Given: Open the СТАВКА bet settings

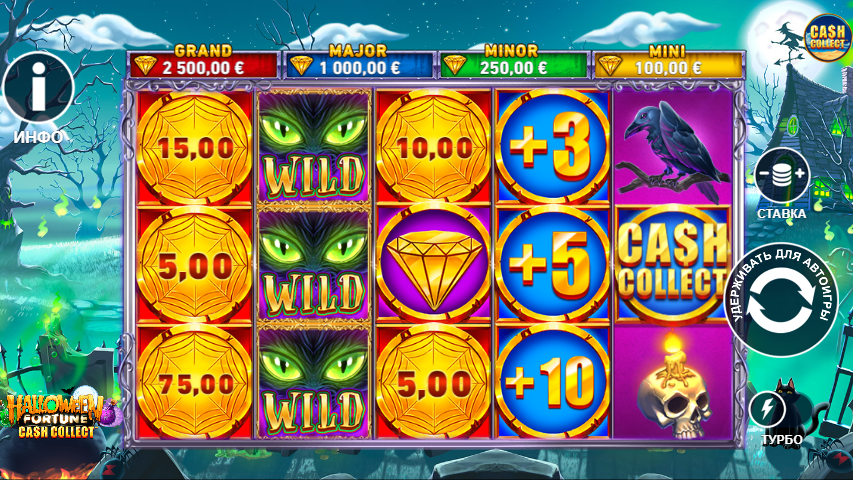Looking at the screenshot, I should point(782,176).
